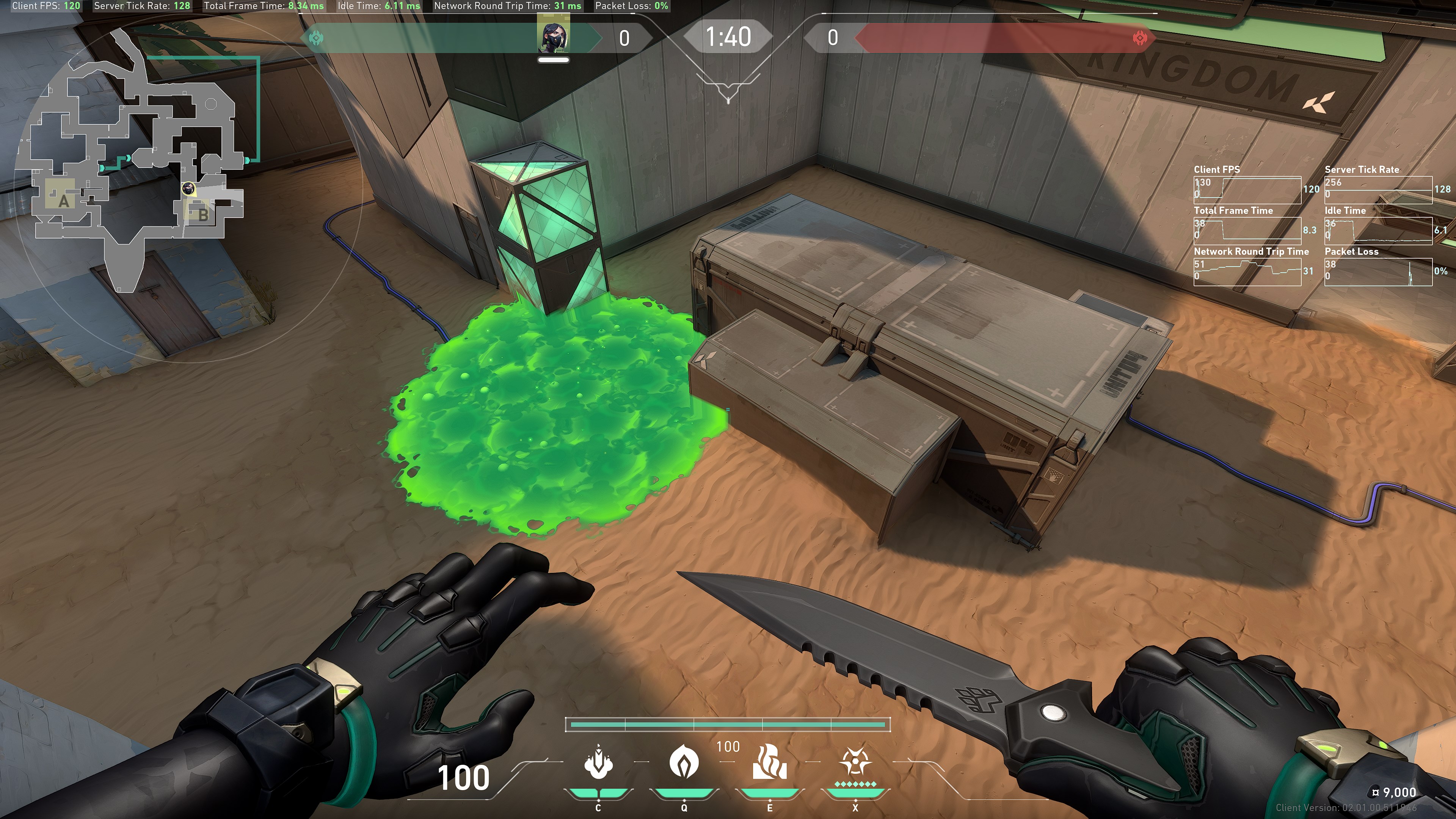
Task: Select the Viper agent portrait
Action: click(x=553, y=35)
